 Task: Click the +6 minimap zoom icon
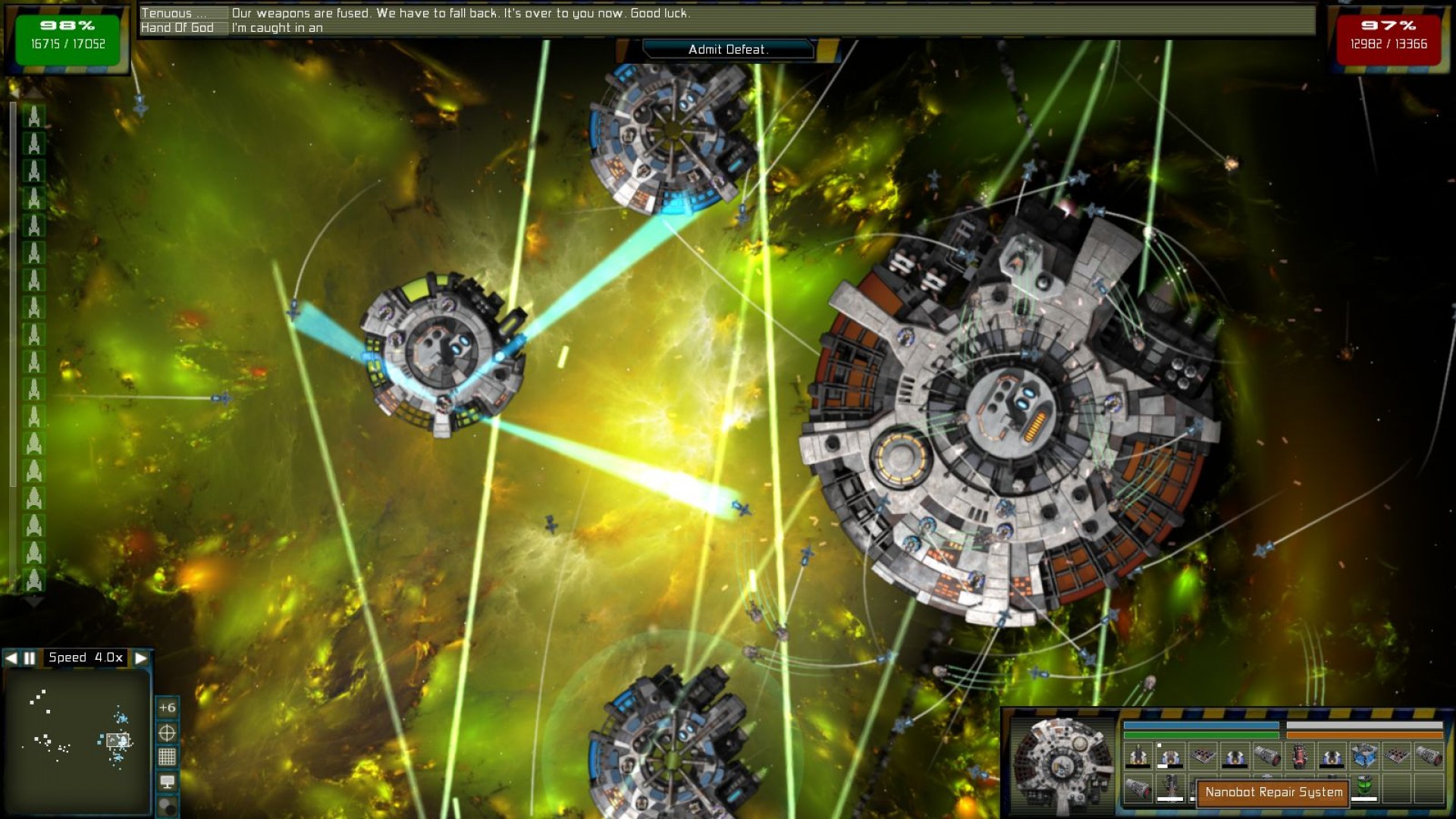(x=168, y=708)
